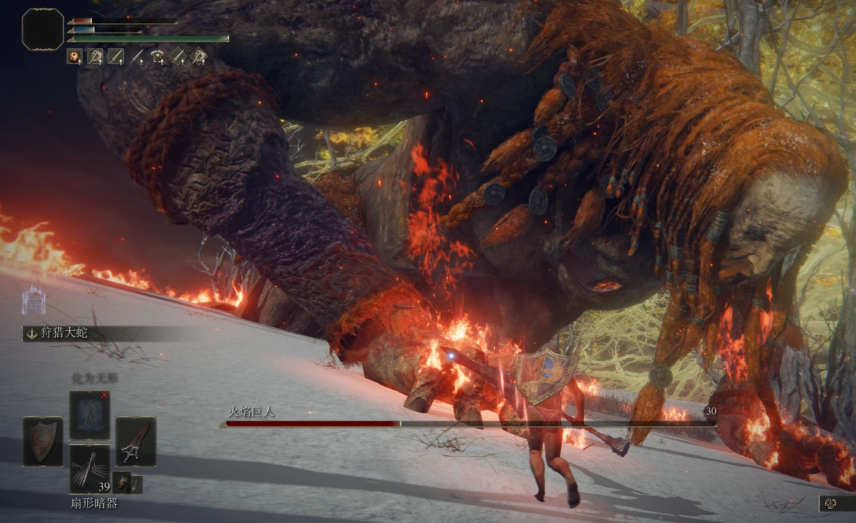Click the spirit summon gravestone indicator
Viewport: 856px width, 523px height.
35,298
